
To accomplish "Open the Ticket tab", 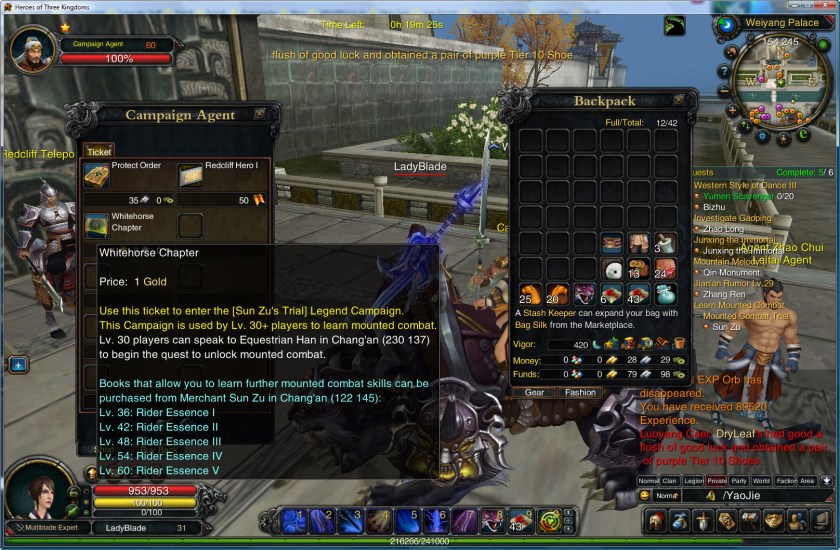I will (98, 151).
